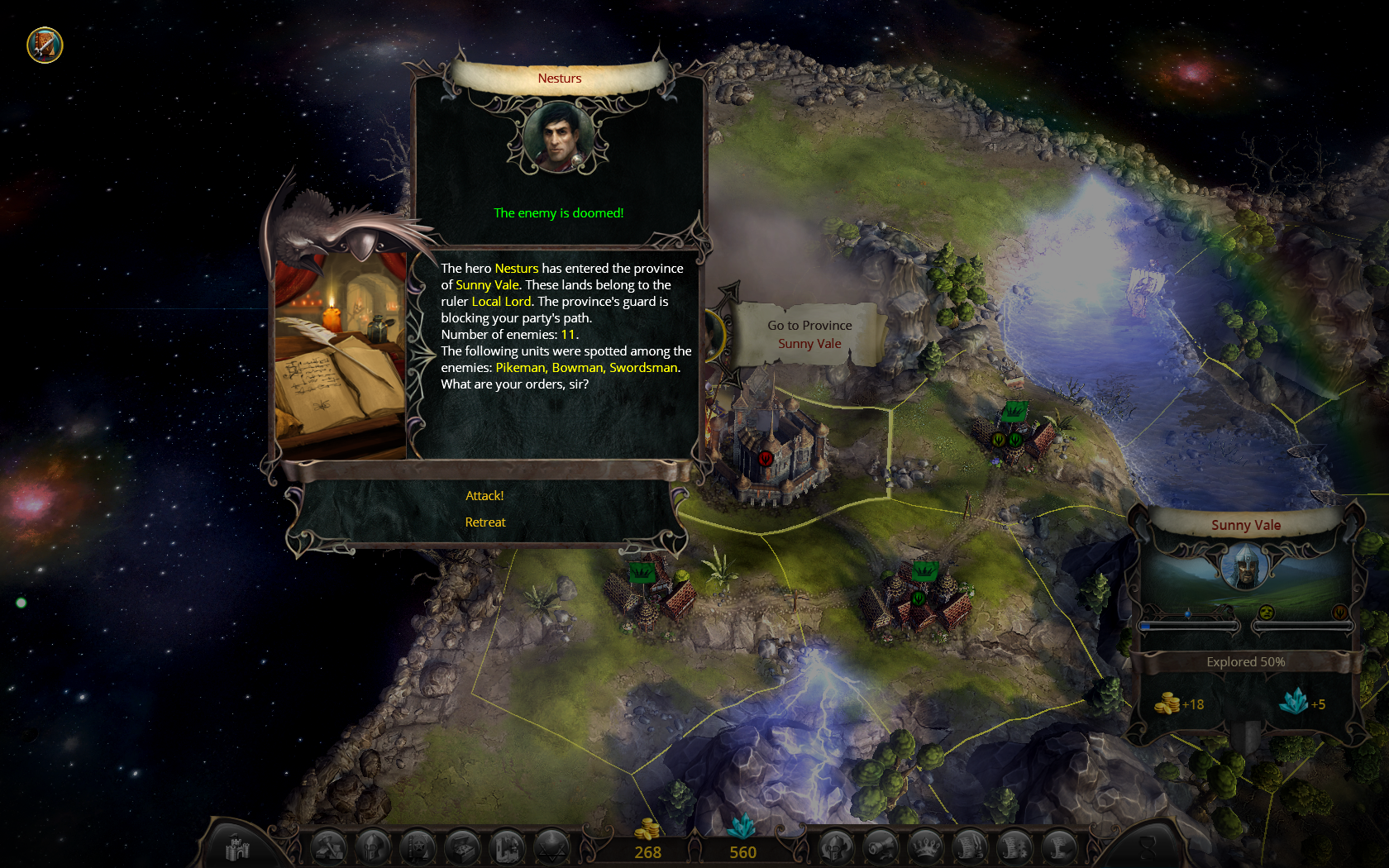
Task: Select the unhappy face mood icon
Action: point(1266,613)
